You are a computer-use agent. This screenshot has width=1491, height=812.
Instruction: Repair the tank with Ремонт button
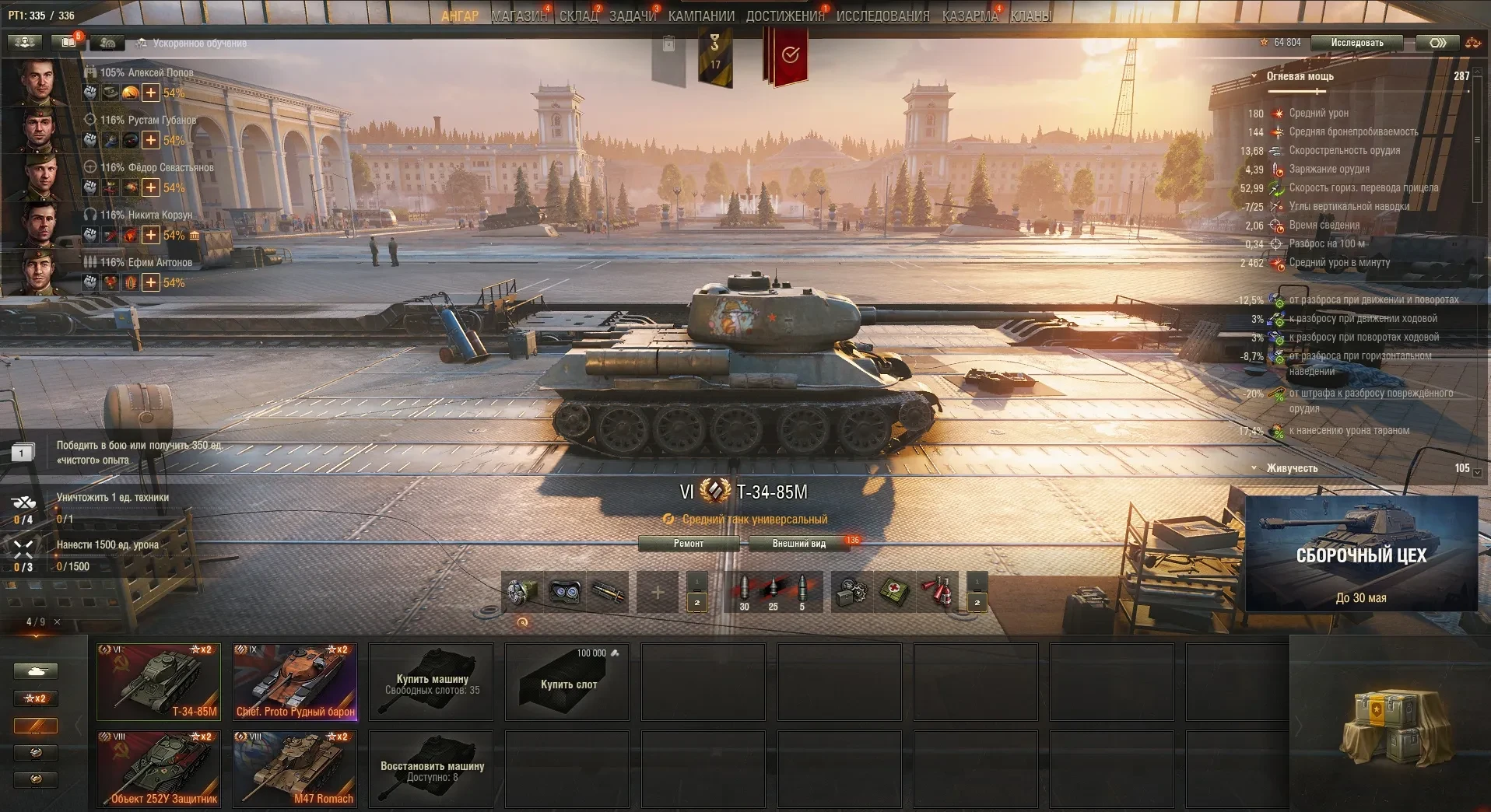[x=689, y=544]
